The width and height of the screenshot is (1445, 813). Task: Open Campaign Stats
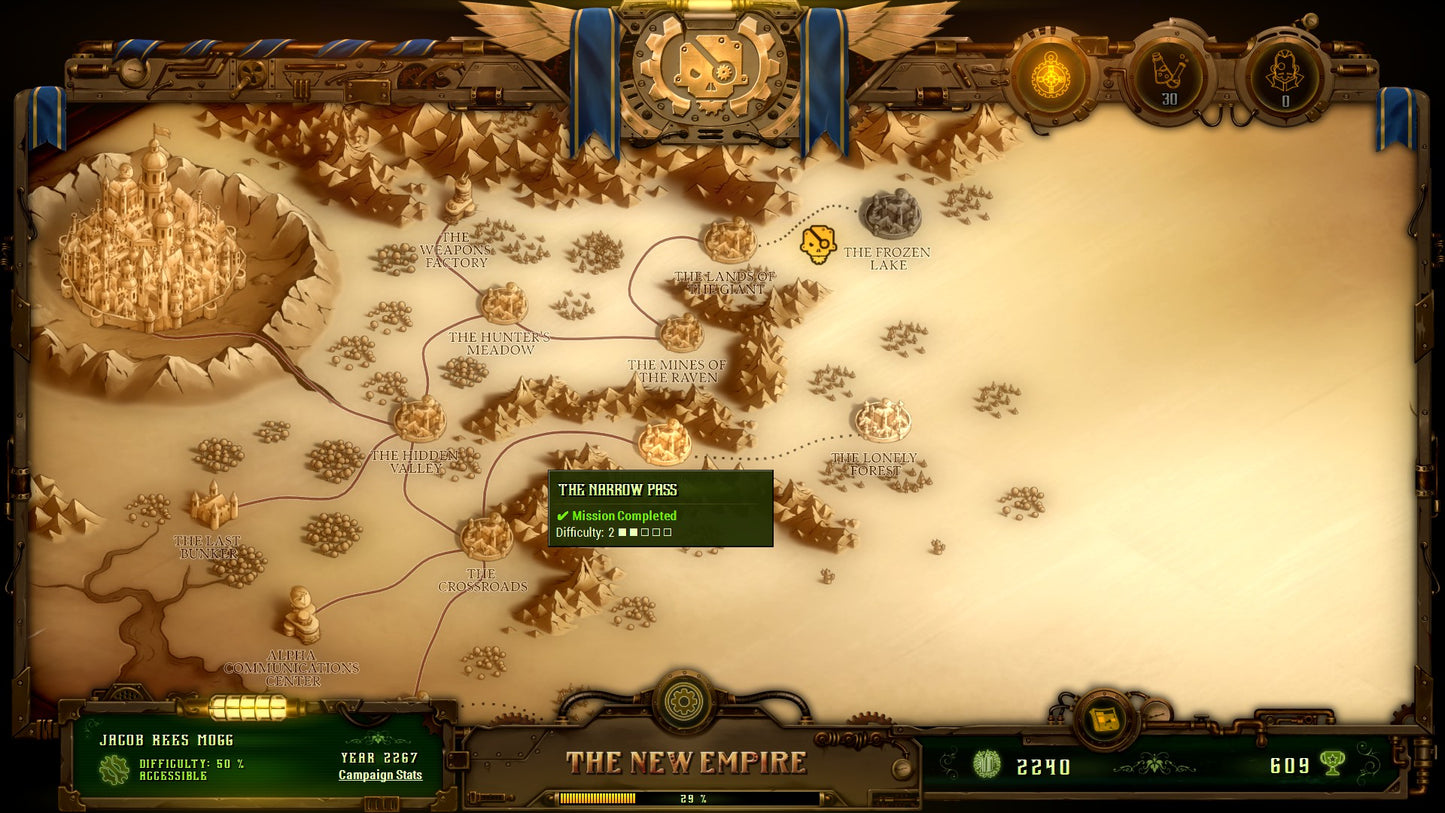pyautogui.click(x=381, y=775)
